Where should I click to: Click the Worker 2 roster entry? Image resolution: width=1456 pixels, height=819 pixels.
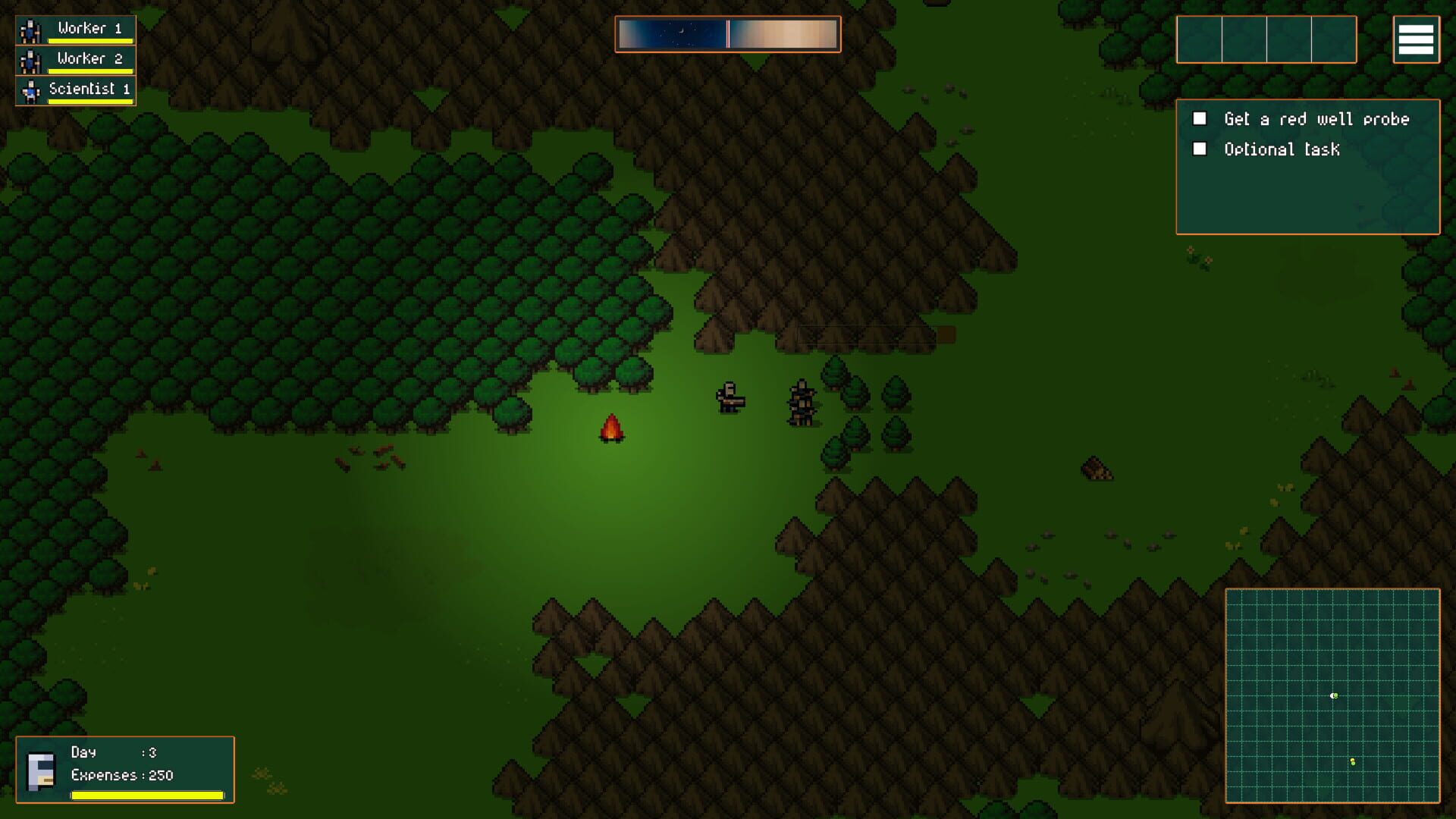(x=88, y=58)
